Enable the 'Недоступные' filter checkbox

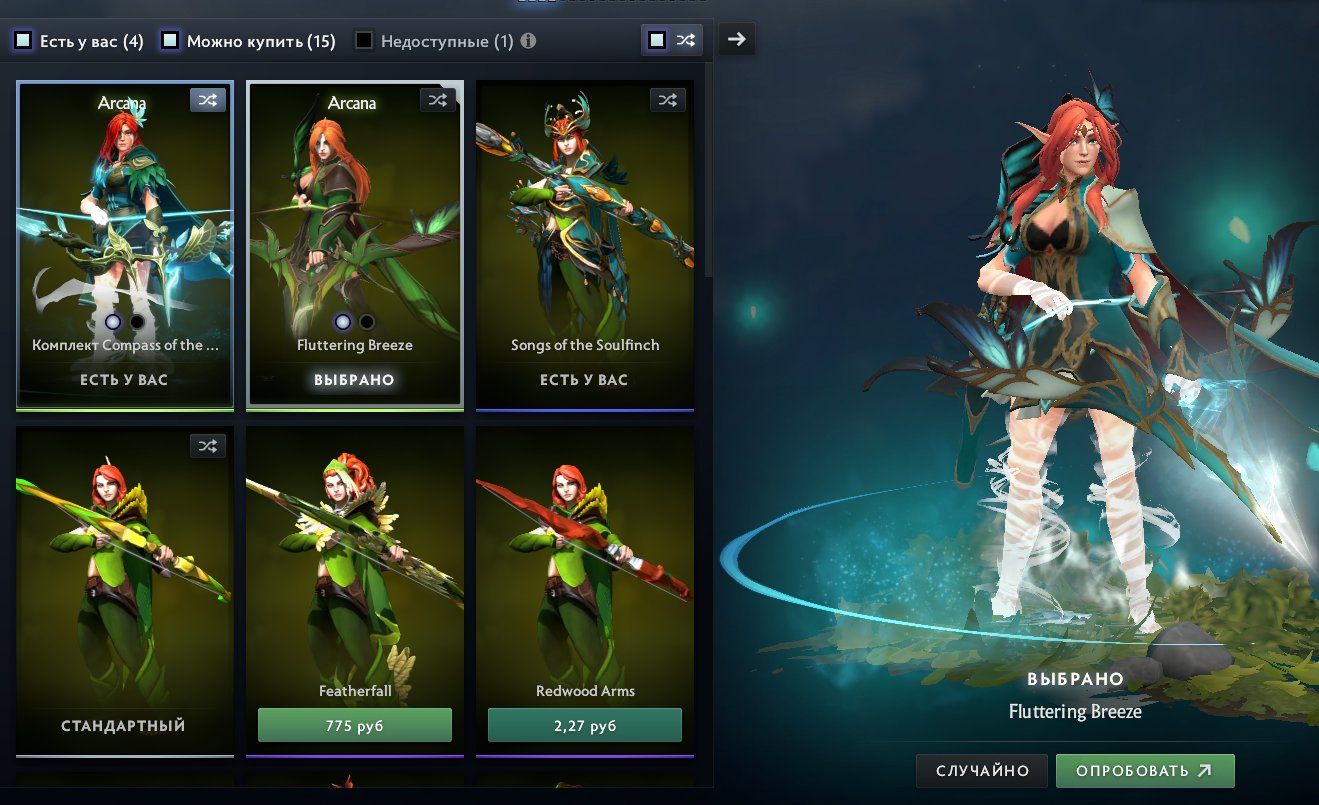tap(364, 41)
